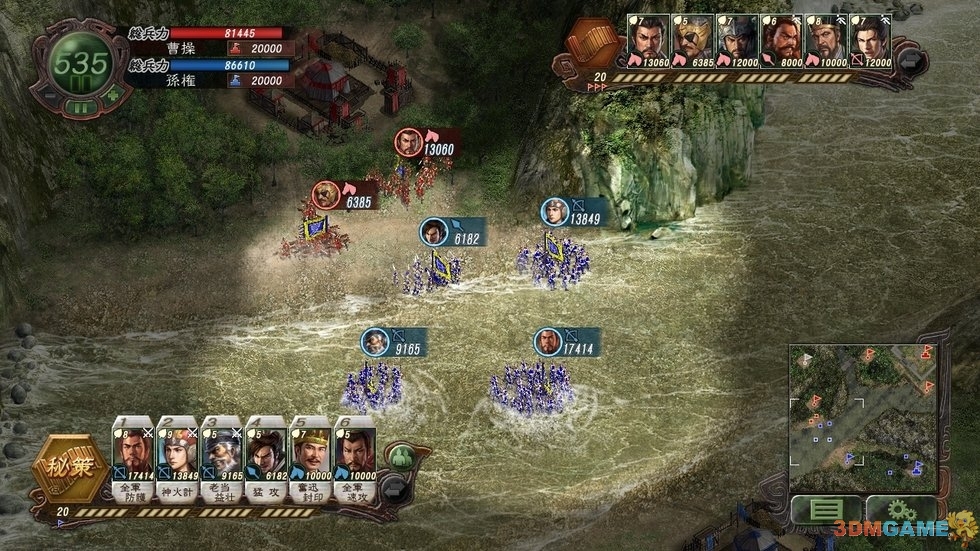Viewport: 980px width, 551px height.
Task: Pick the 奮迅封印 officer card
Action: (310, 455)
